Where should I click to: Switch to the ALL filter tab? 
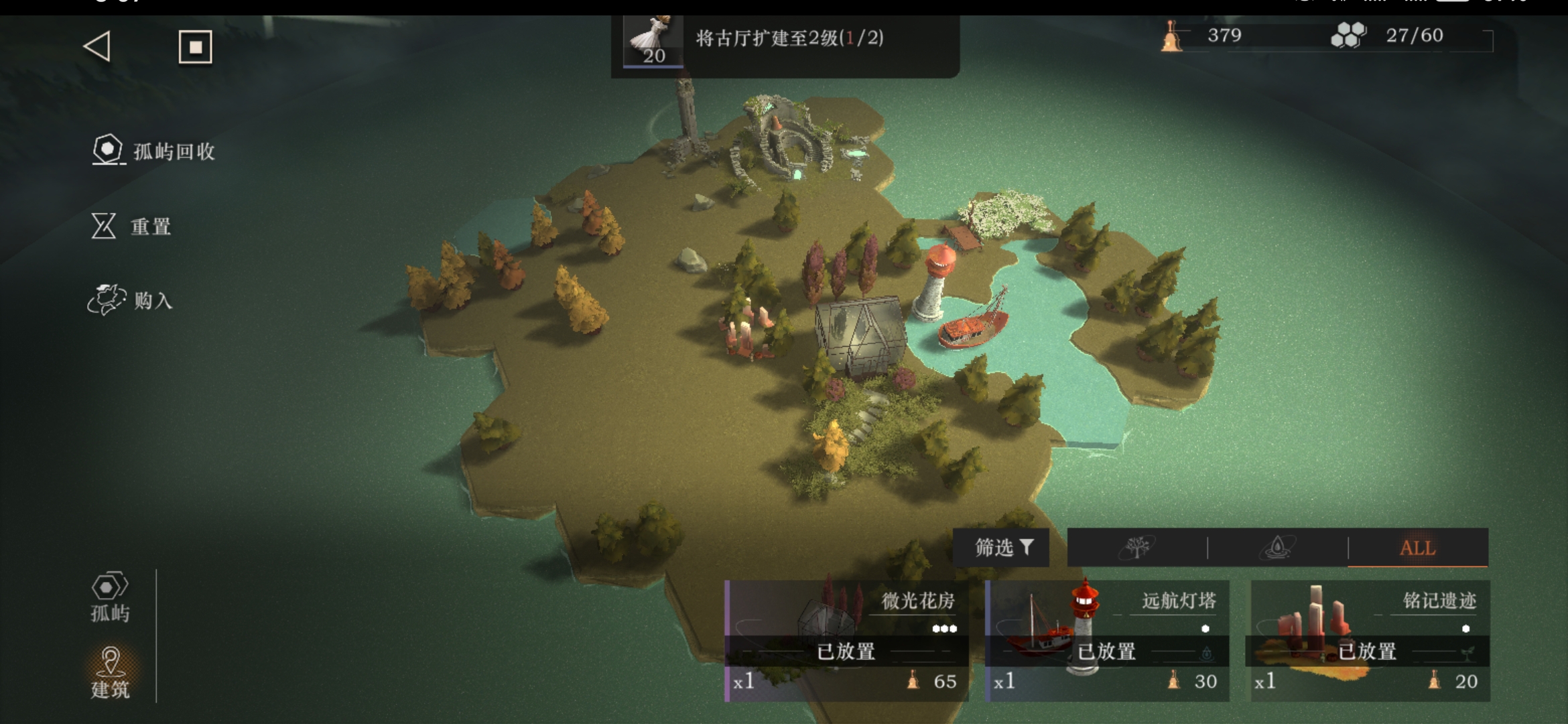(x=1417, y=548)
